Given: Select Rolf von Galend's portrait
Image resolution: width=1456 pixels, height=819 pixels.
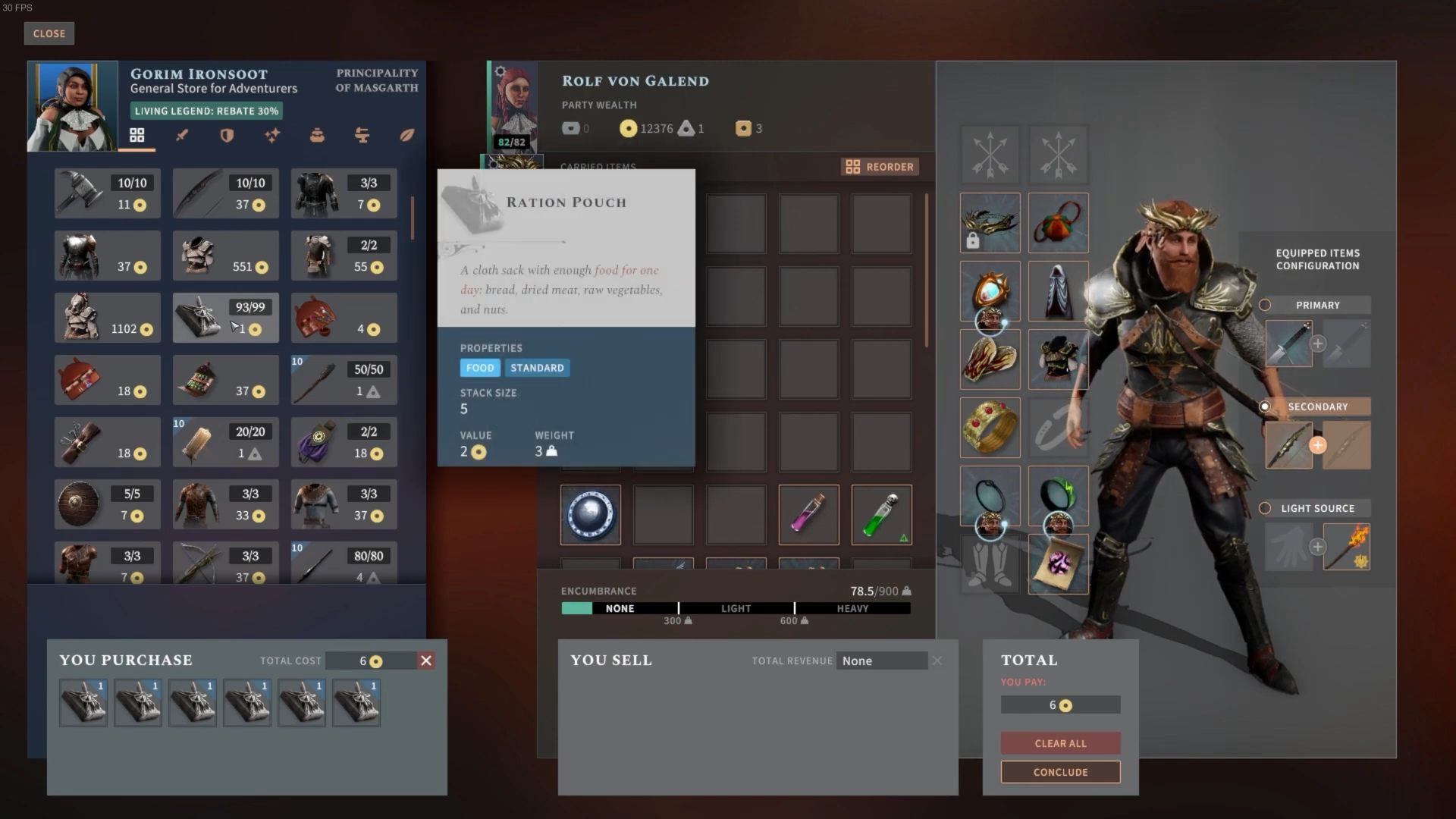Looking at the screenshot, I should click(x=513, y=107).
